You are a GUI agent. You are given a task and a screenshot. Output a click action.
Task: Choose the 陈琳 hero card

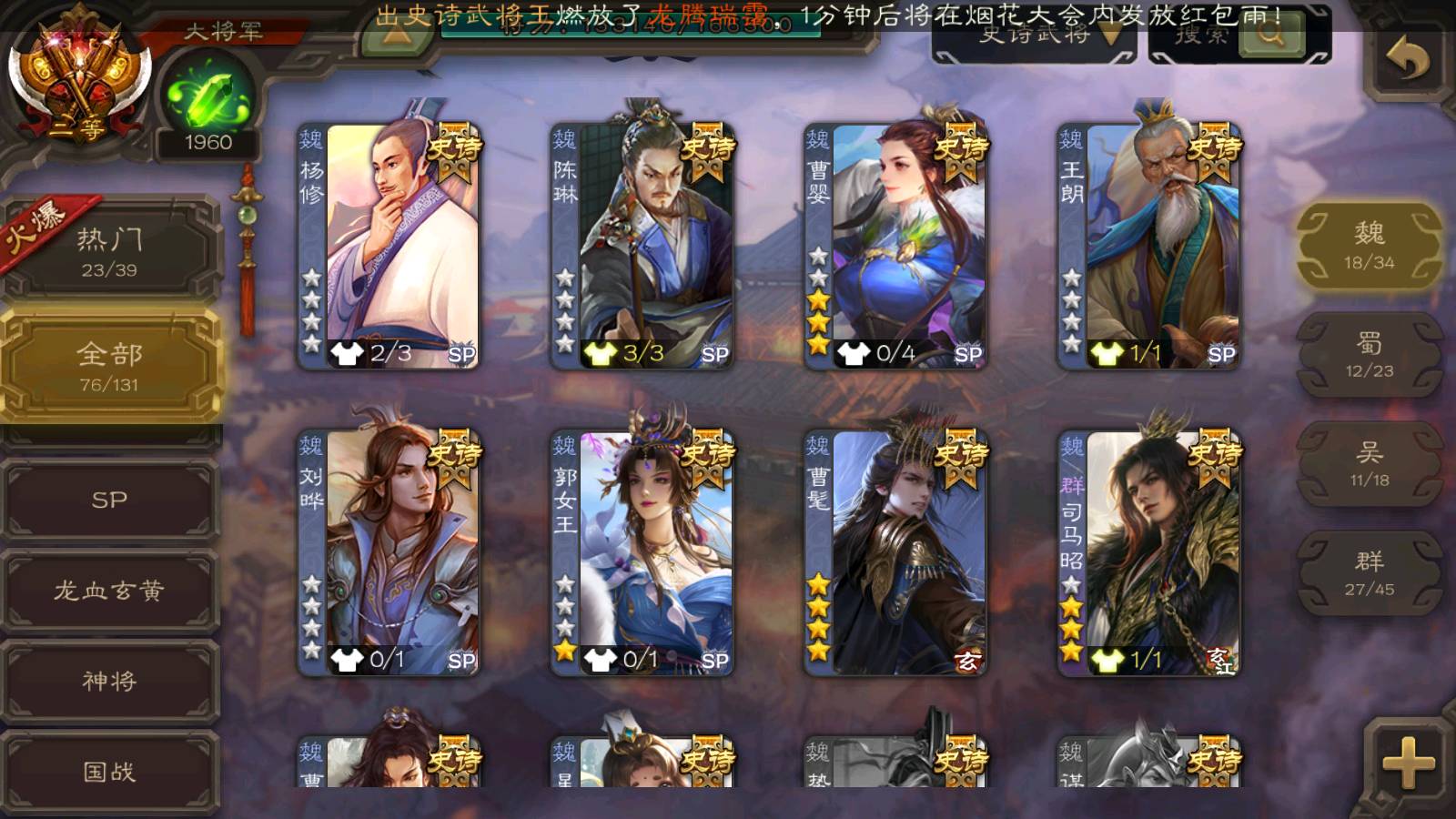tap(642, 246)
